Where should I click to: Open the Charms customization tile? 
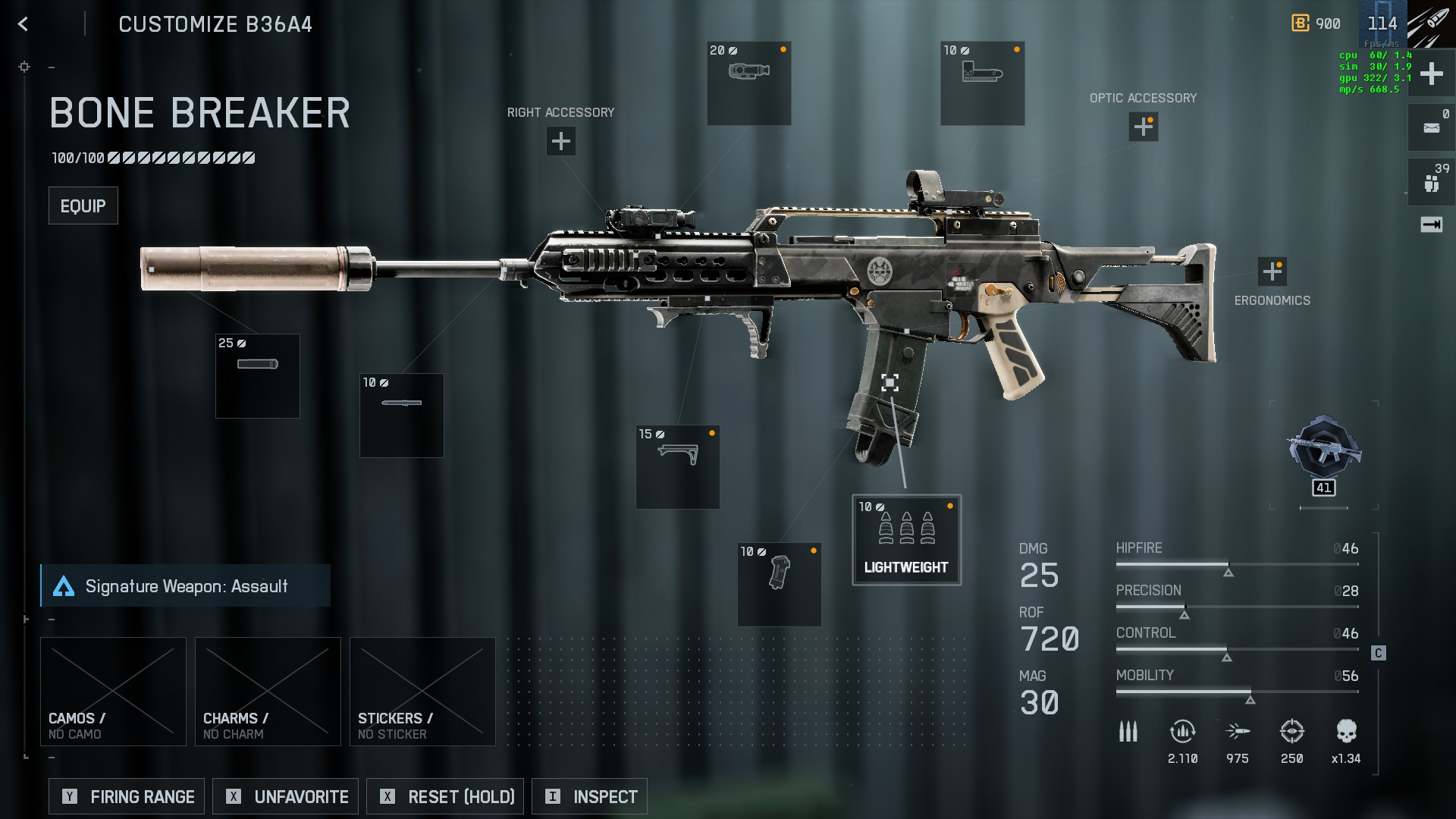click(268, 692)
